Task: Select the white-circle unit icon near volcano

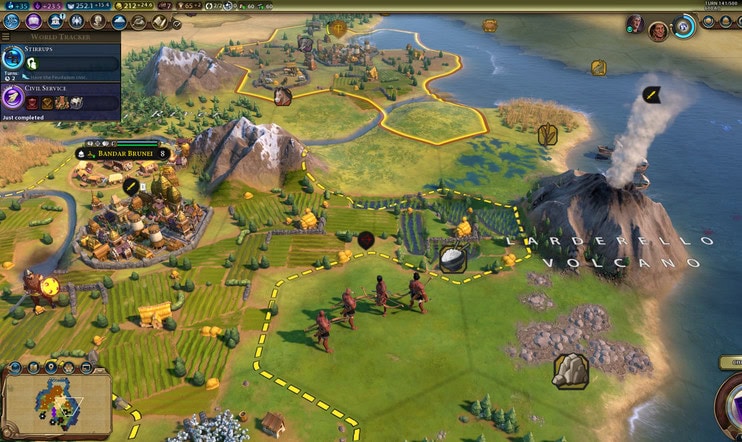Action: [x=452, y=259]
